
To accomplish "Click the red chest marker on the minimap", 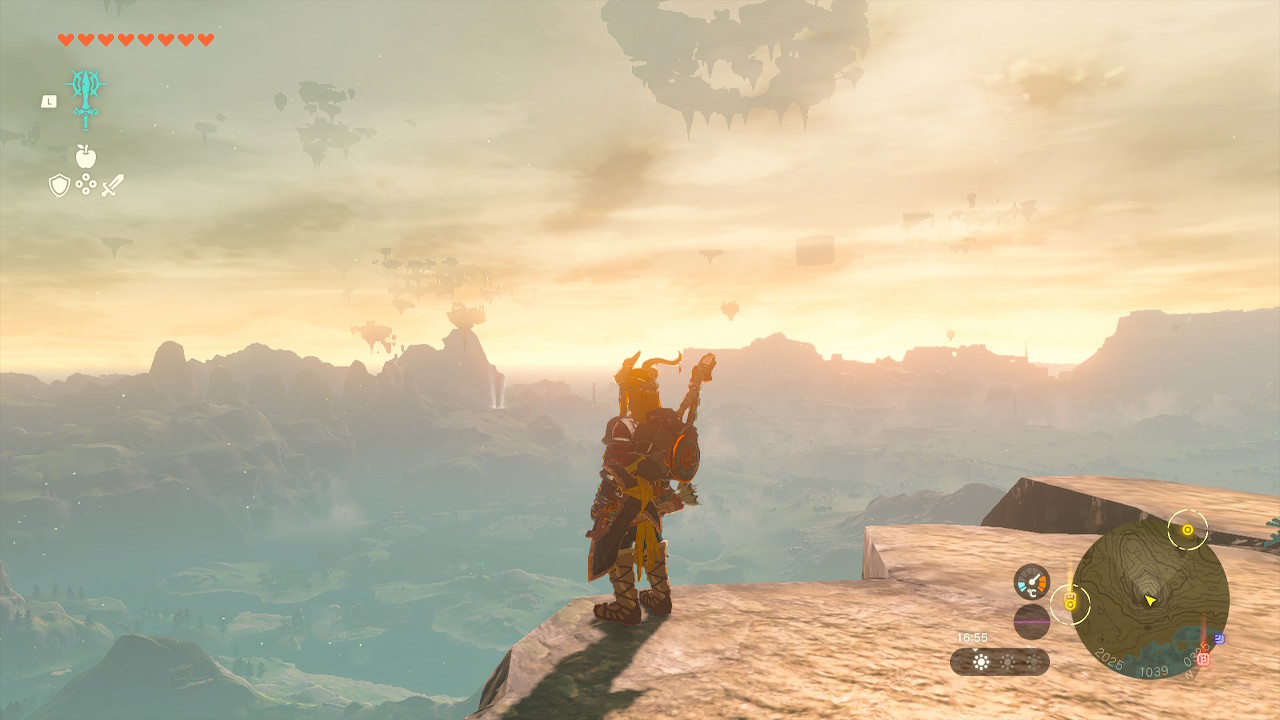I will (x=1203, y=660).
